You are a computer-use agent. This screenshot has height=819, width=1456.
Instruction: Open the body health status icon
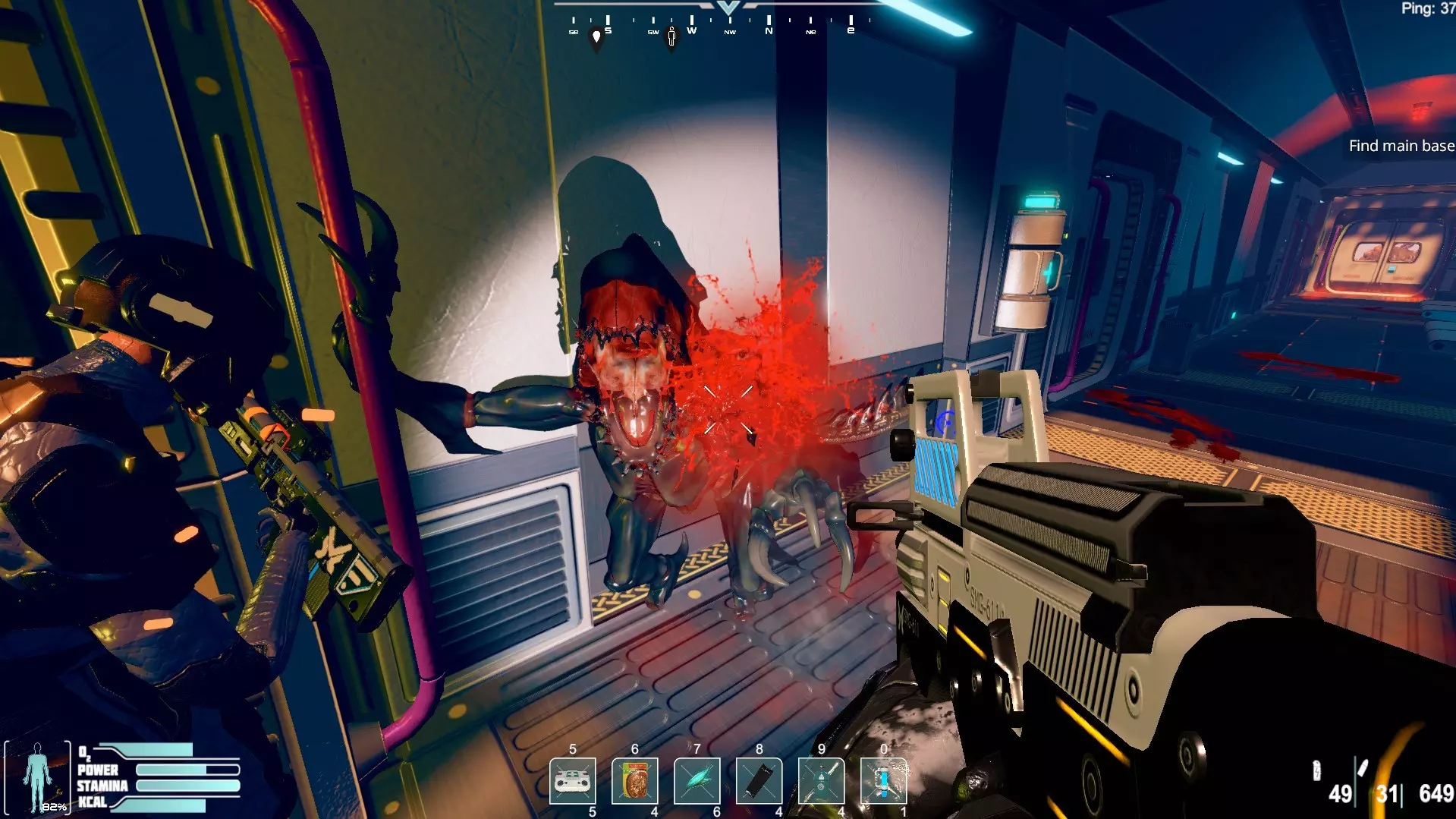tap(37, 777)
